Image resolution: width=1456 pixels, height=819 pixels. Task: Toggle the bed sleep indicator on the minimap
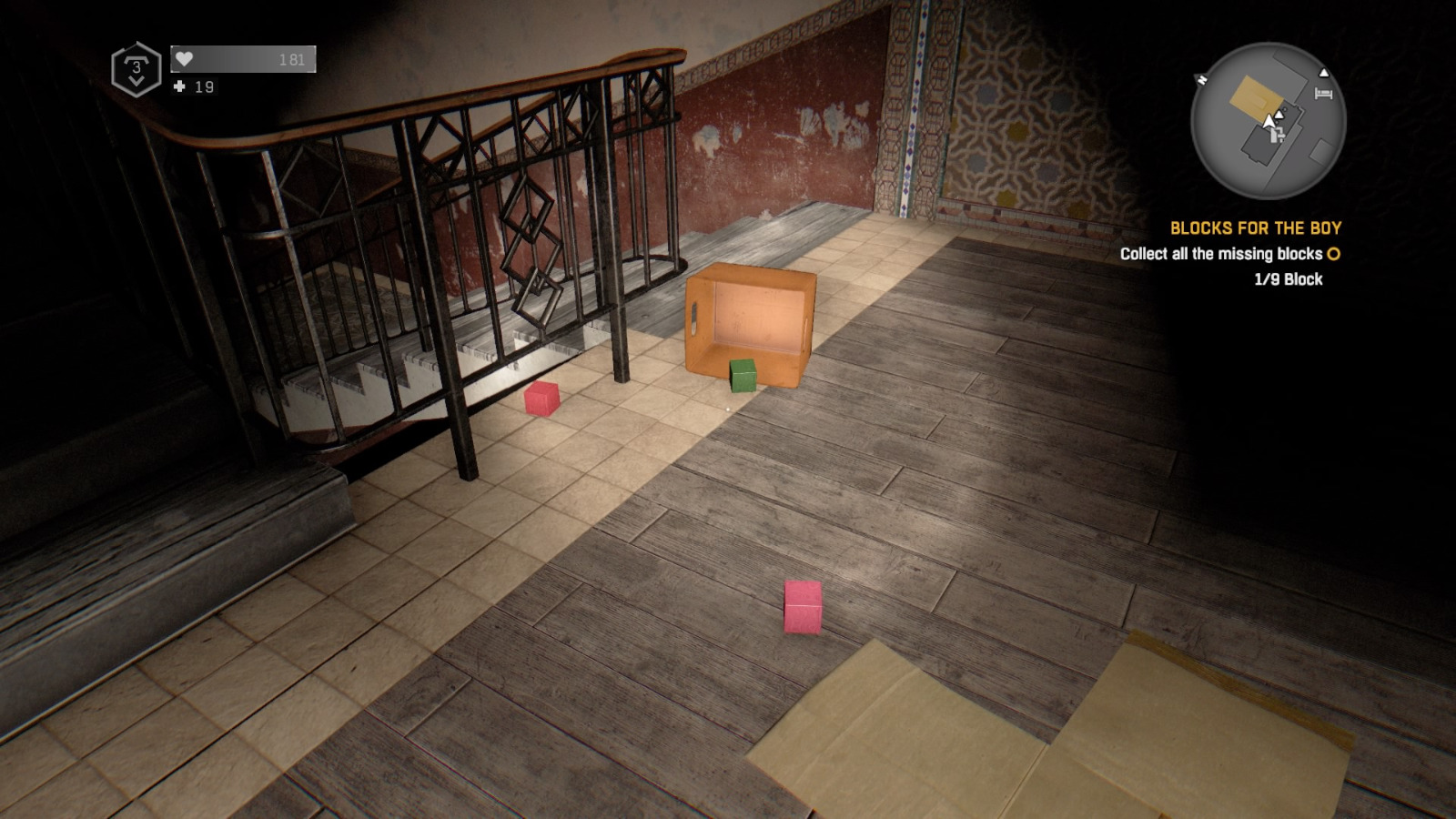pos(1324,93)
